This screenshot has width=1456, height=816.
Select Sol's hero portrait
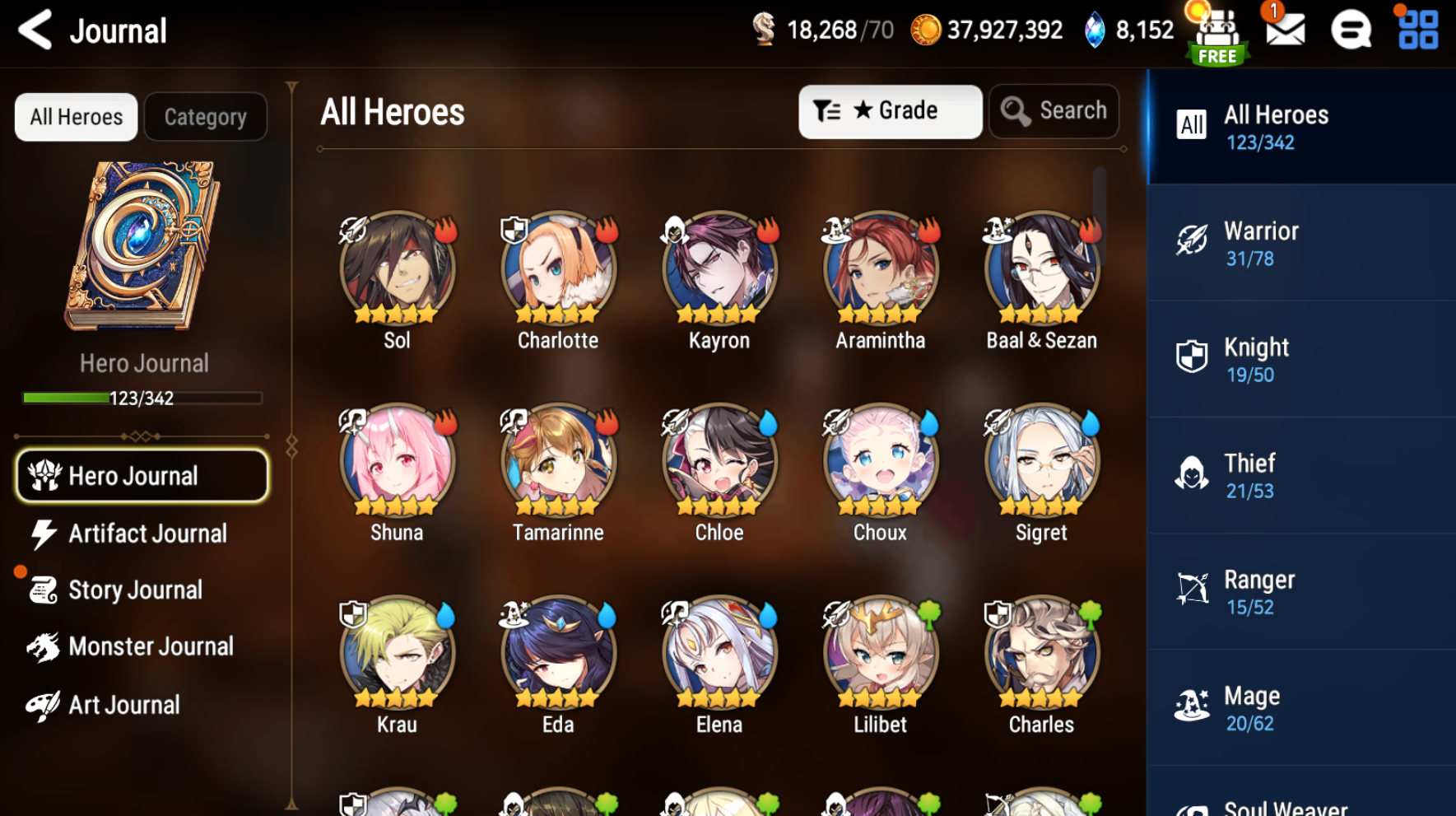[397, 269]
